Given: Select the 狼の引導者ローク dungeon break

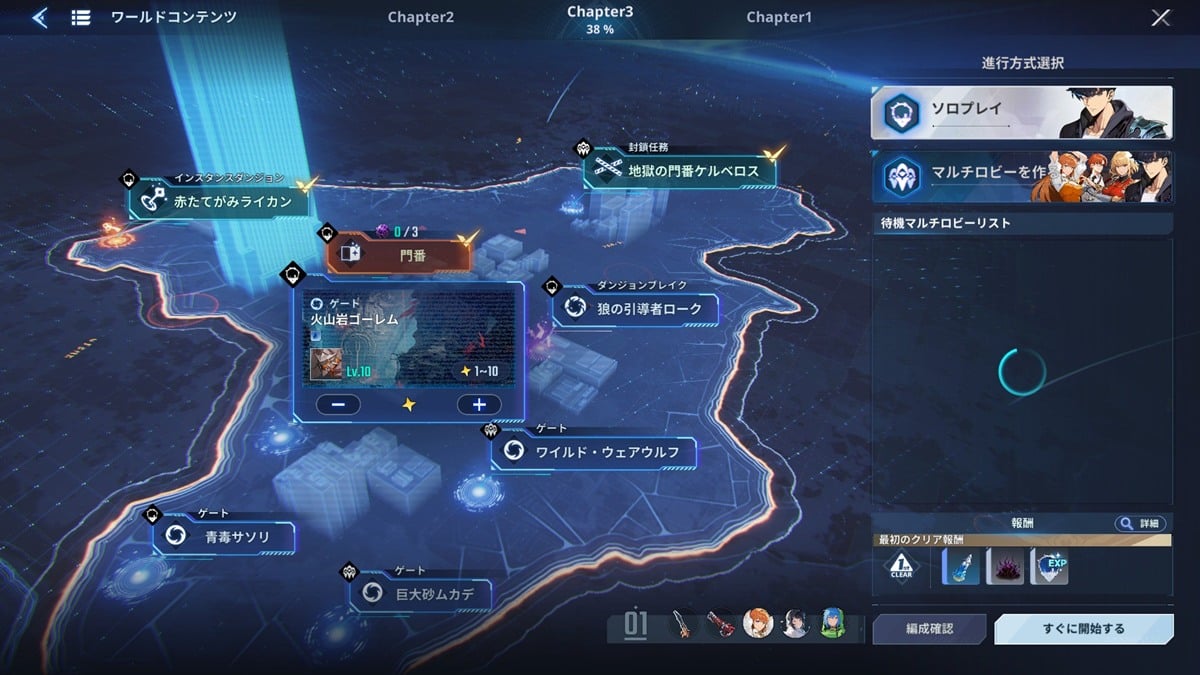Looking at the screenshot, I should tap(636, 309).
